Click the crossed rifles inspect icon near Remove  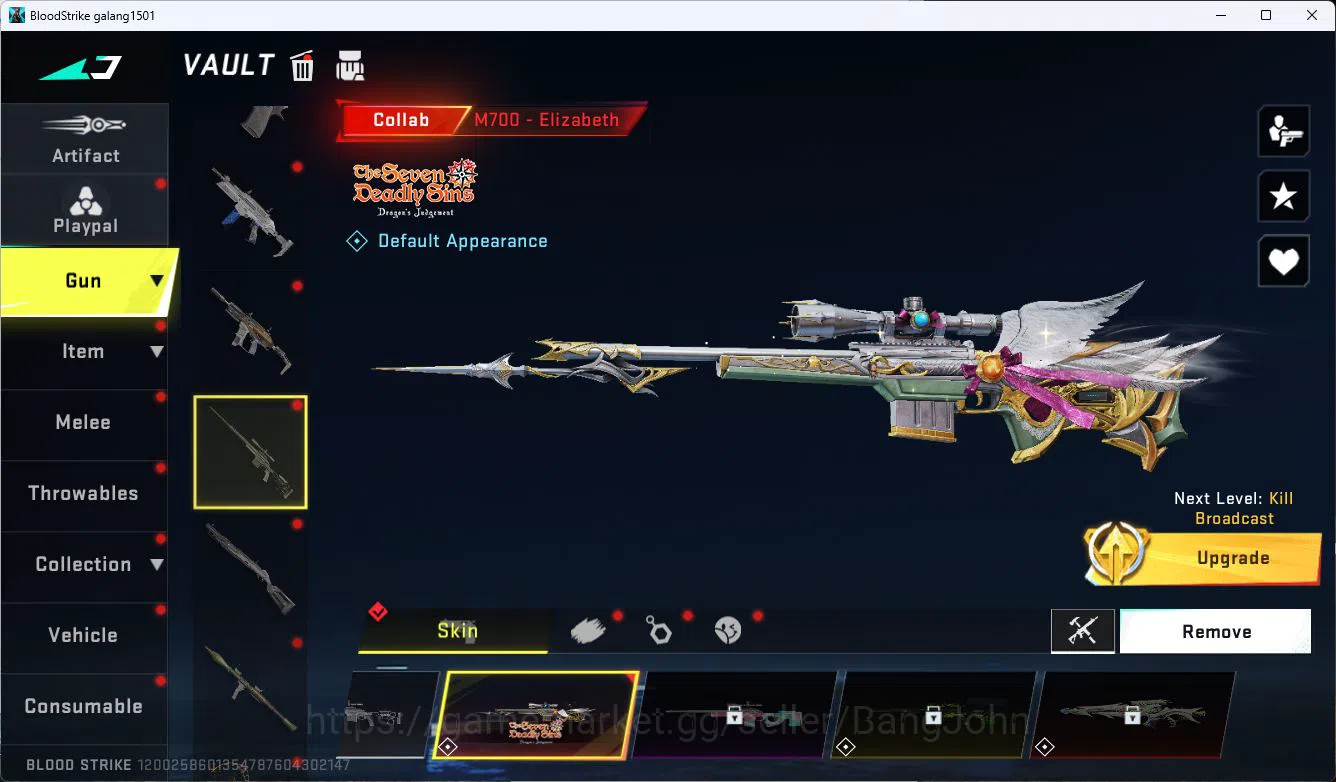point(1083,631)
